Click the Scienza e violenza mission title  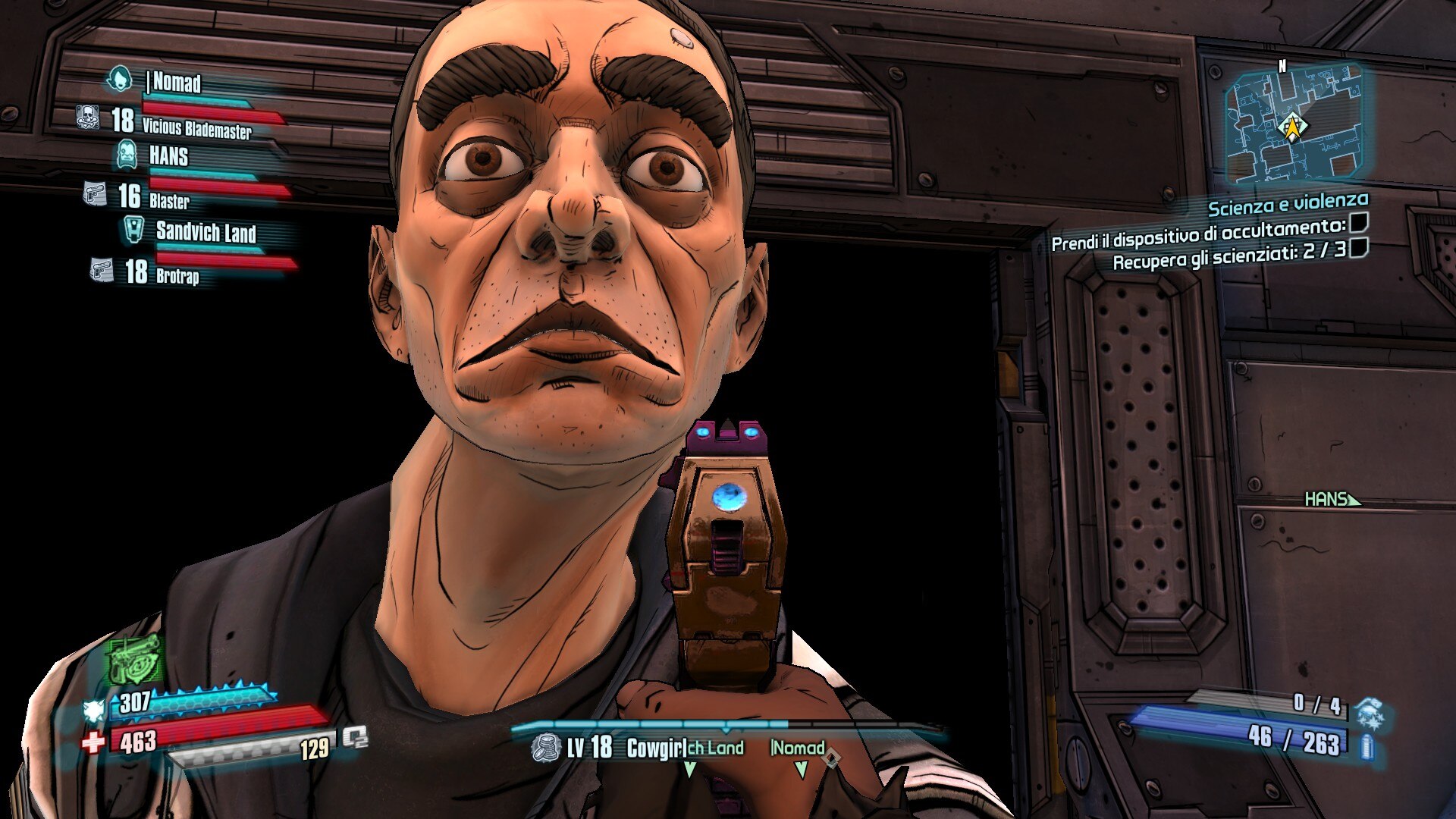(1287, 205)
